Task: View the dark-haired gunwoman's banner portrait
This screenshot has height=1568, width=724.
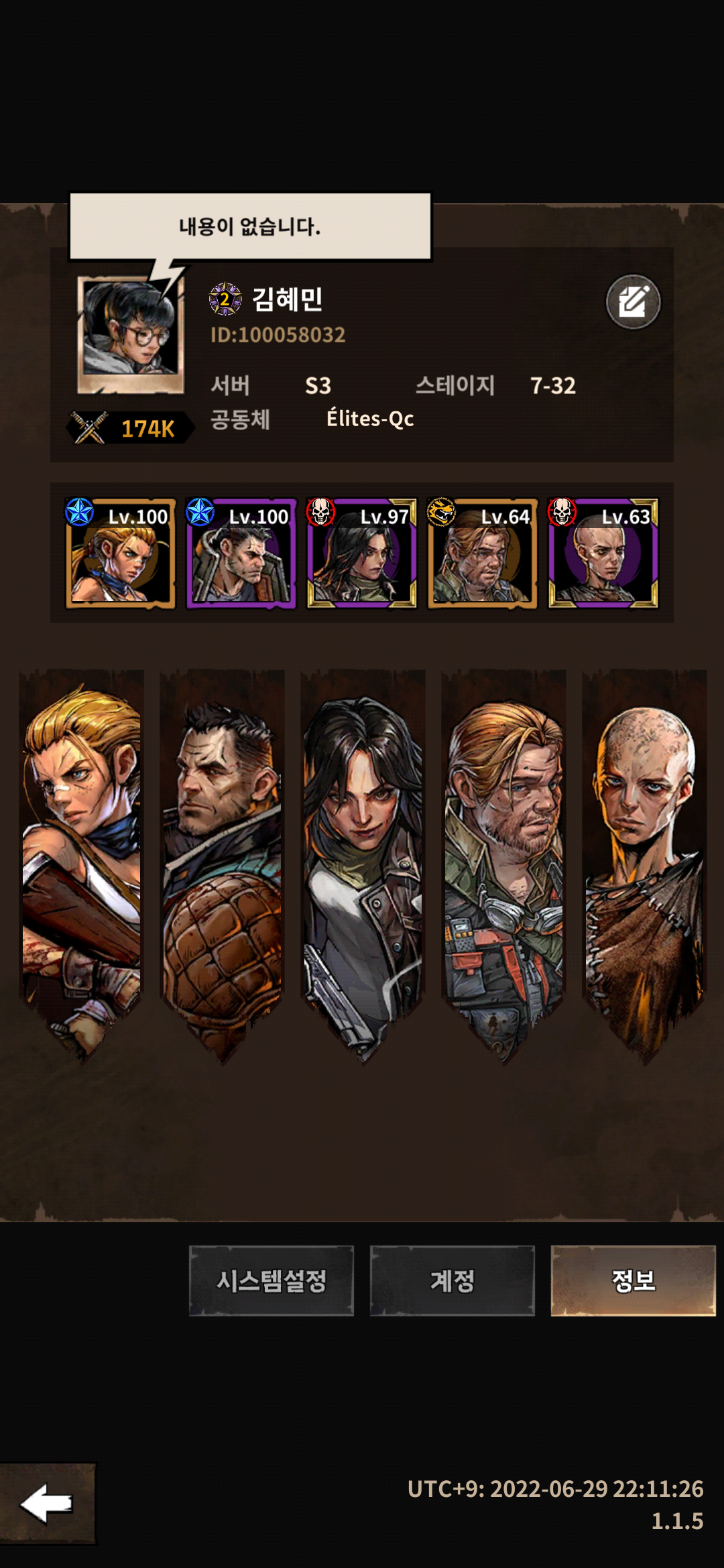Action: (x=363, y=858)
